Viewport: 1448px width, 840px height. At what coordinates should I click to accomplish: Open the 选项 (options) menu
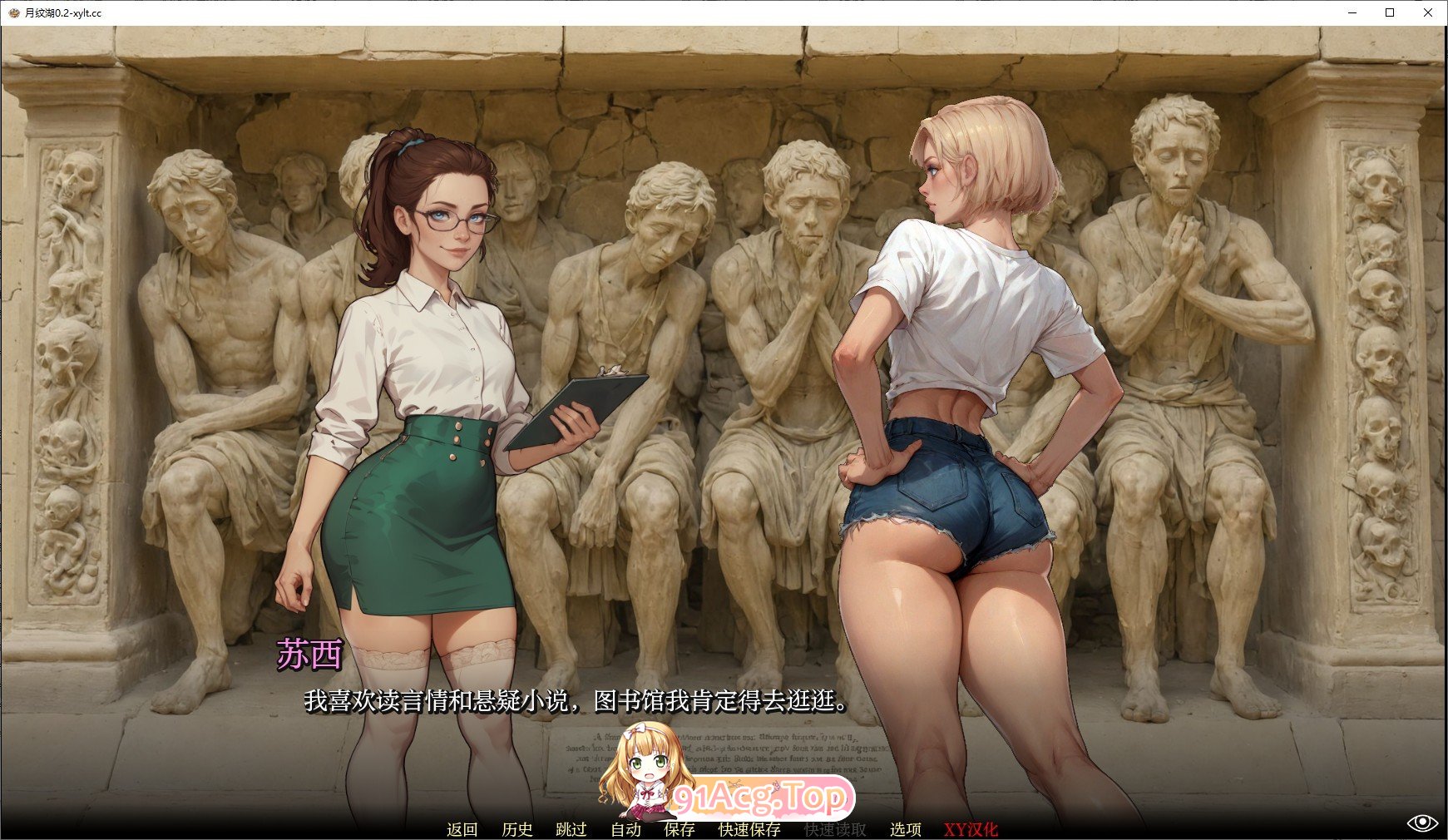[904, 829]
